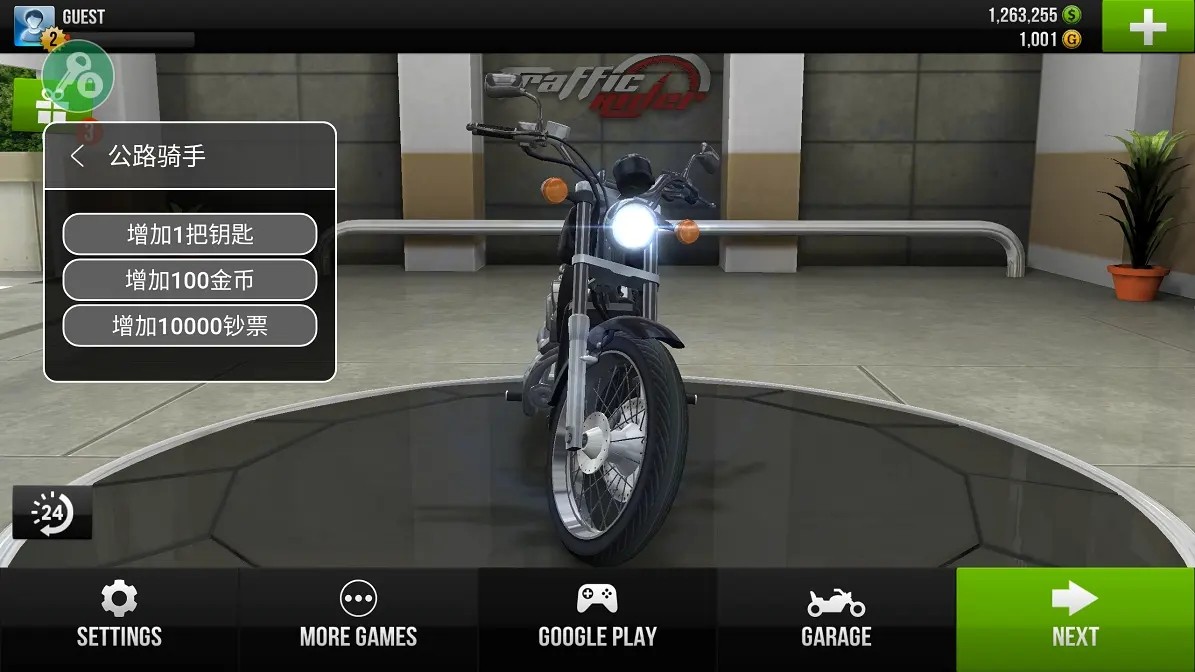The width and height of the screenshot is (1195, 672).
Task: Click the green plus to add currency
Action: tap(1147, 27)
